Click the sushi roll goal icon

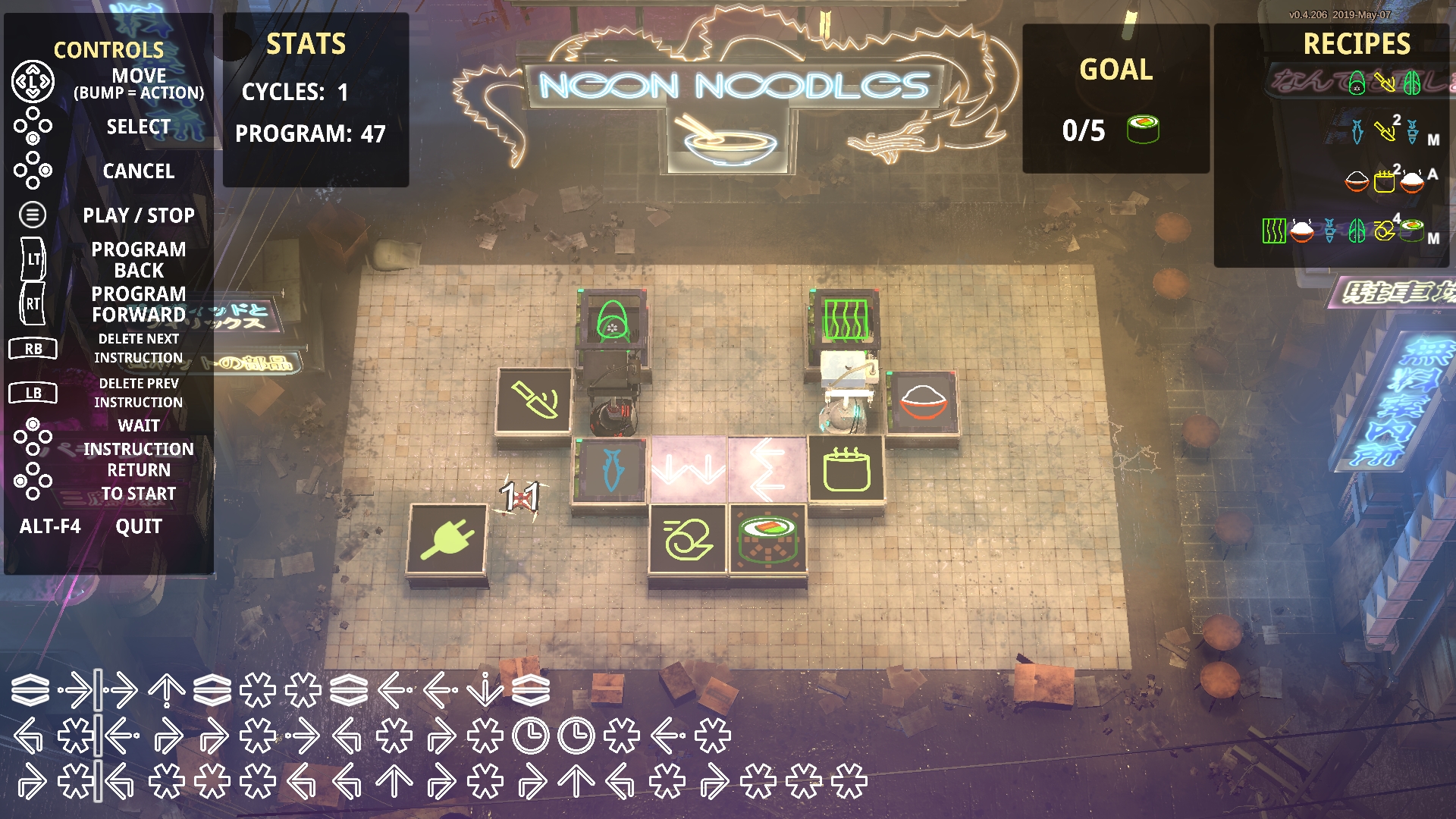(1143, 130)
